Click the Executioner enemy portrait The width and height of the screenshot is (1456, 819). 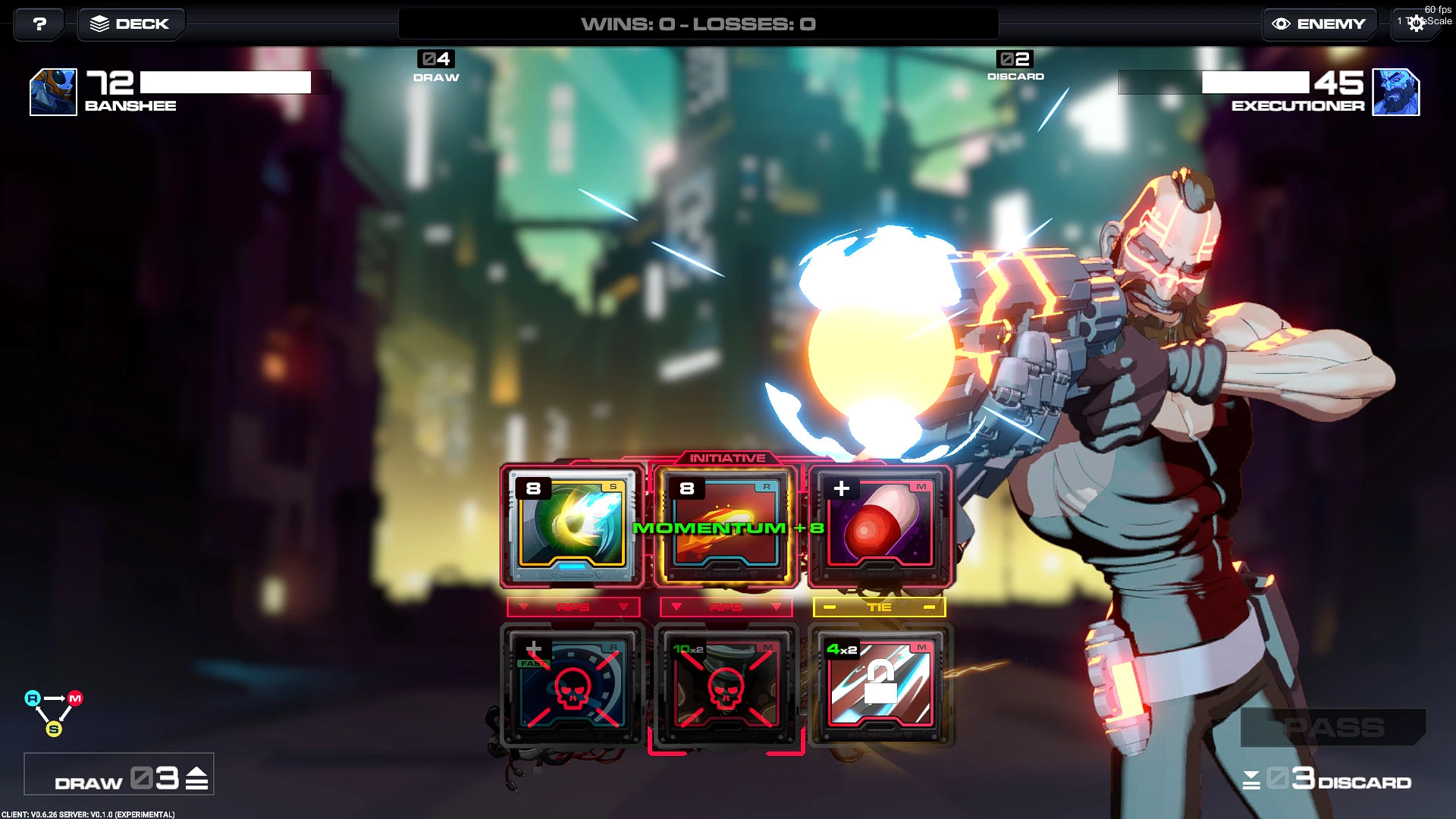pos(1396,92)
